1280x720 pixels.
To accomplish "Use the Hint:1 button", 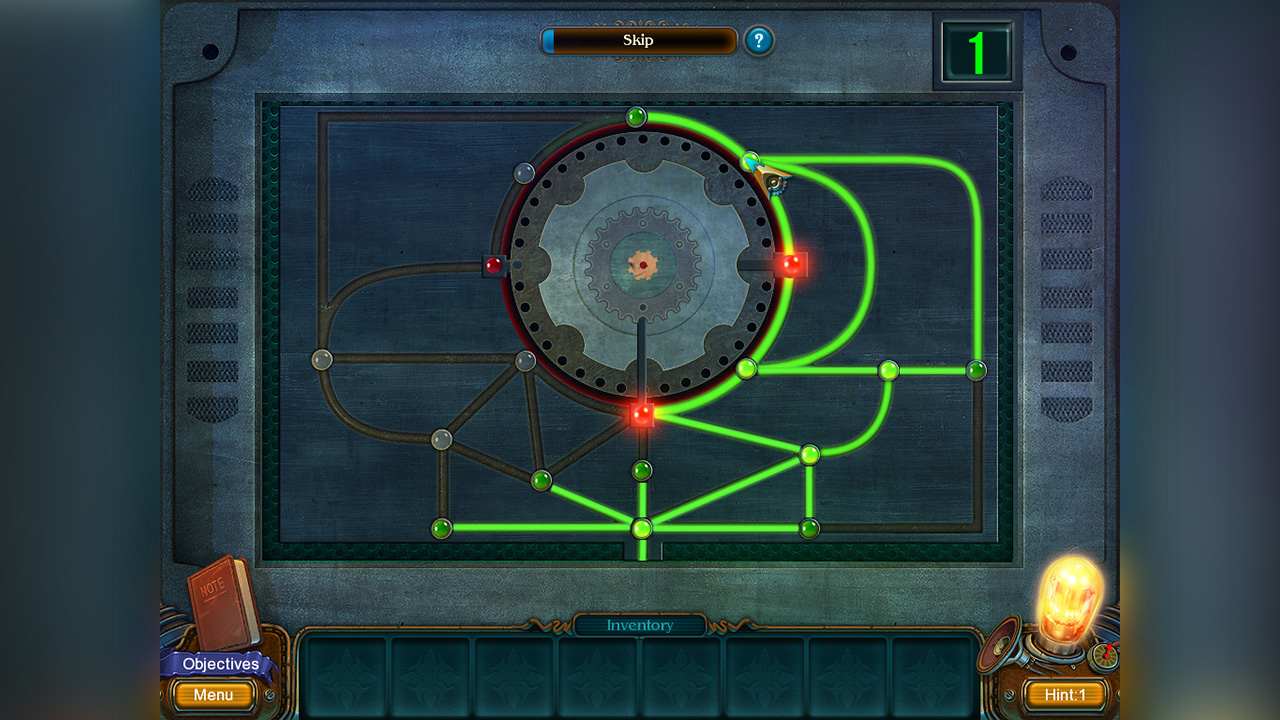I will (x=1064, y=695).
